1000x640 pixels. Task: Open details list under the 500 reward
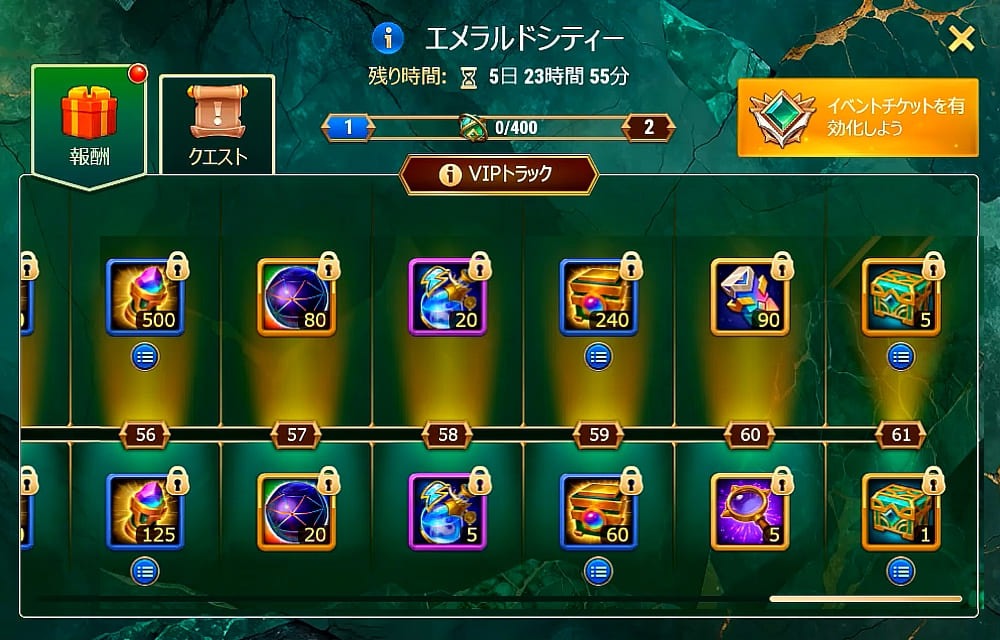[x=145, y=355]
